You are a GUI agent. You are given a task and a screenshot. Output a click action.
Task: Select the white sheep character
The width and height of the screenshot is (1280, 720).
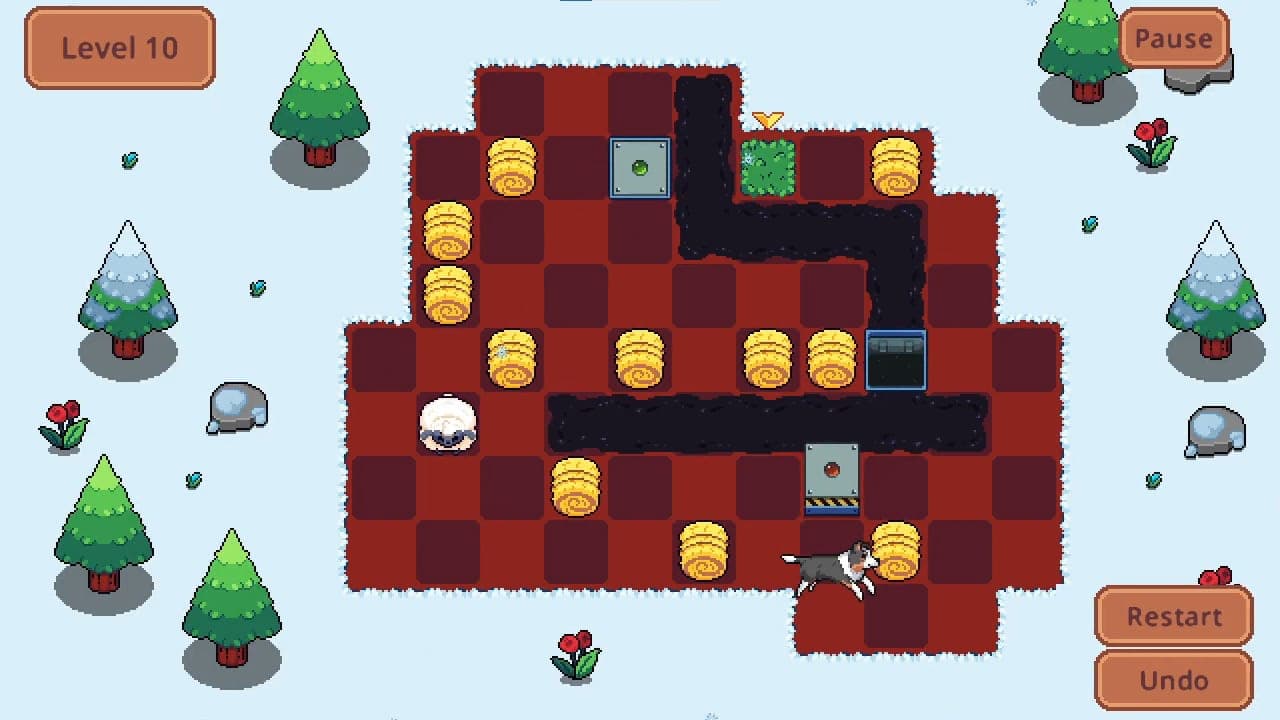point(447,425)
